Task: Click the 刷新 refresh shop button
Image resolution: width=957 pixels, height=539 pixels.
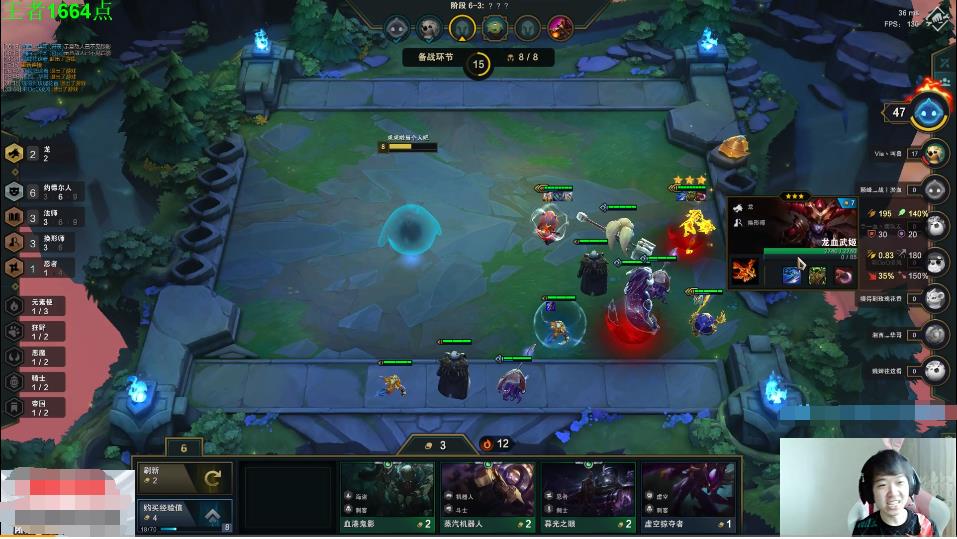Action: [x=185, y=478]
